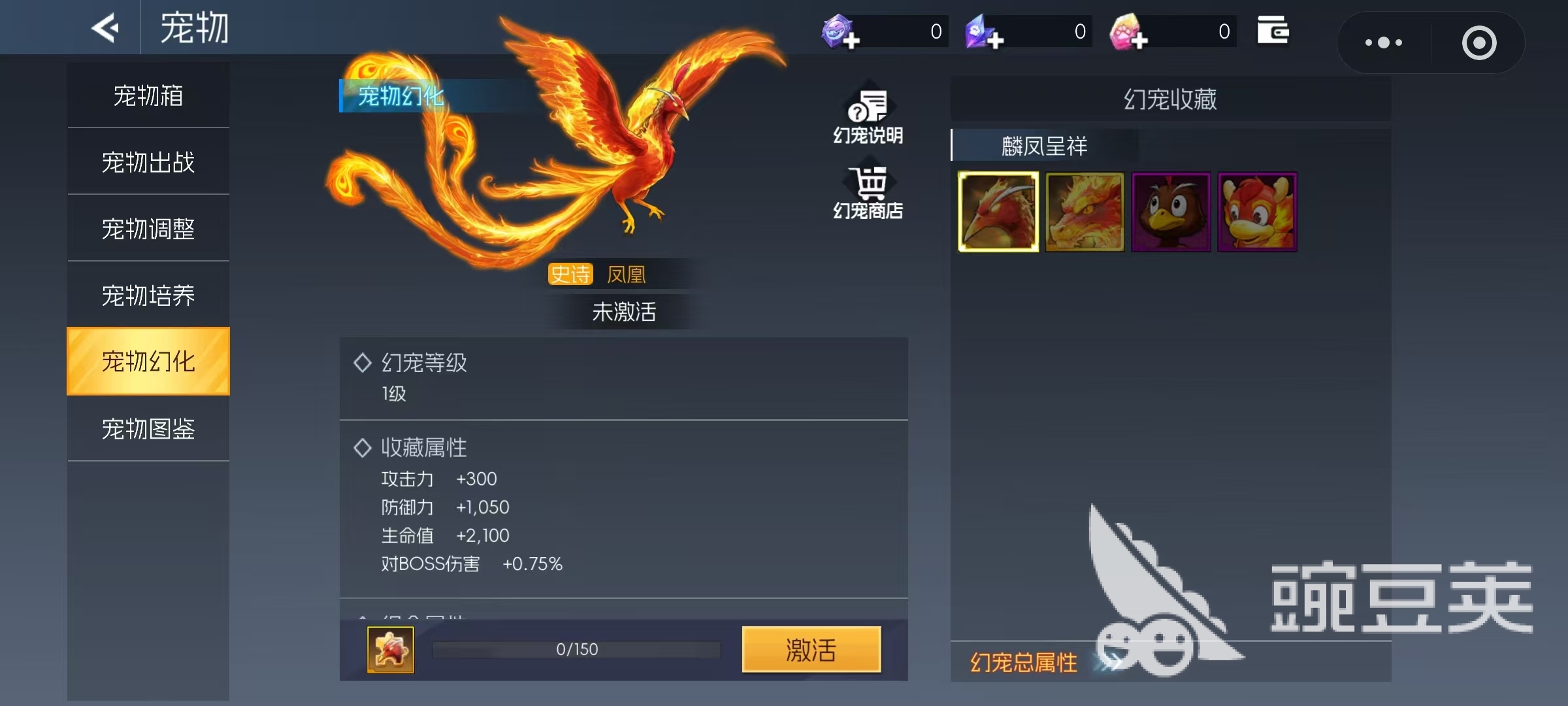The image size is (1568, 706).
Task: Switch to the 宠物图鉴 tab
Action: click(148, 428)
